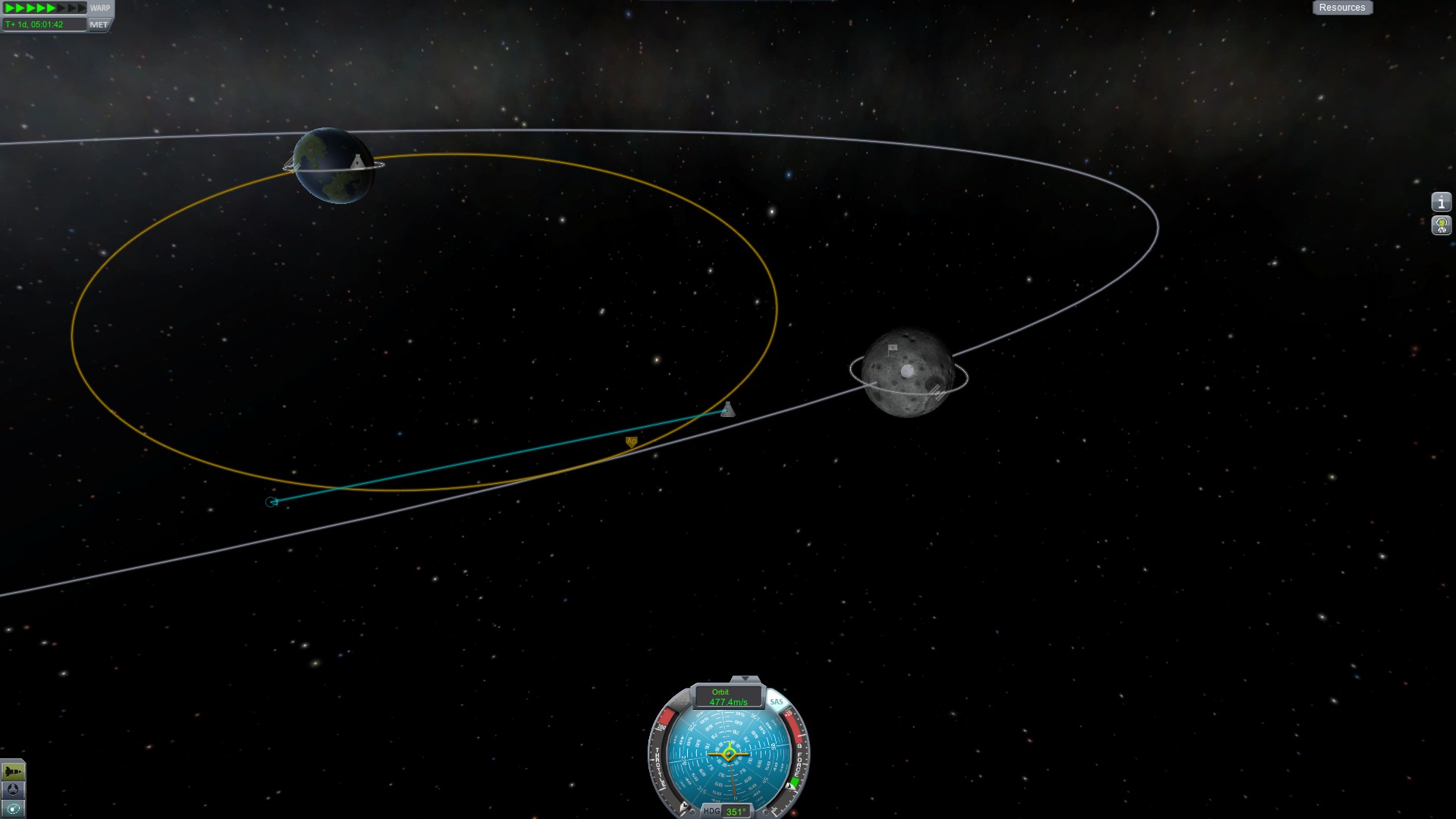Select the Ap apoapsis marker on orbit

click(x=631, y=441)
